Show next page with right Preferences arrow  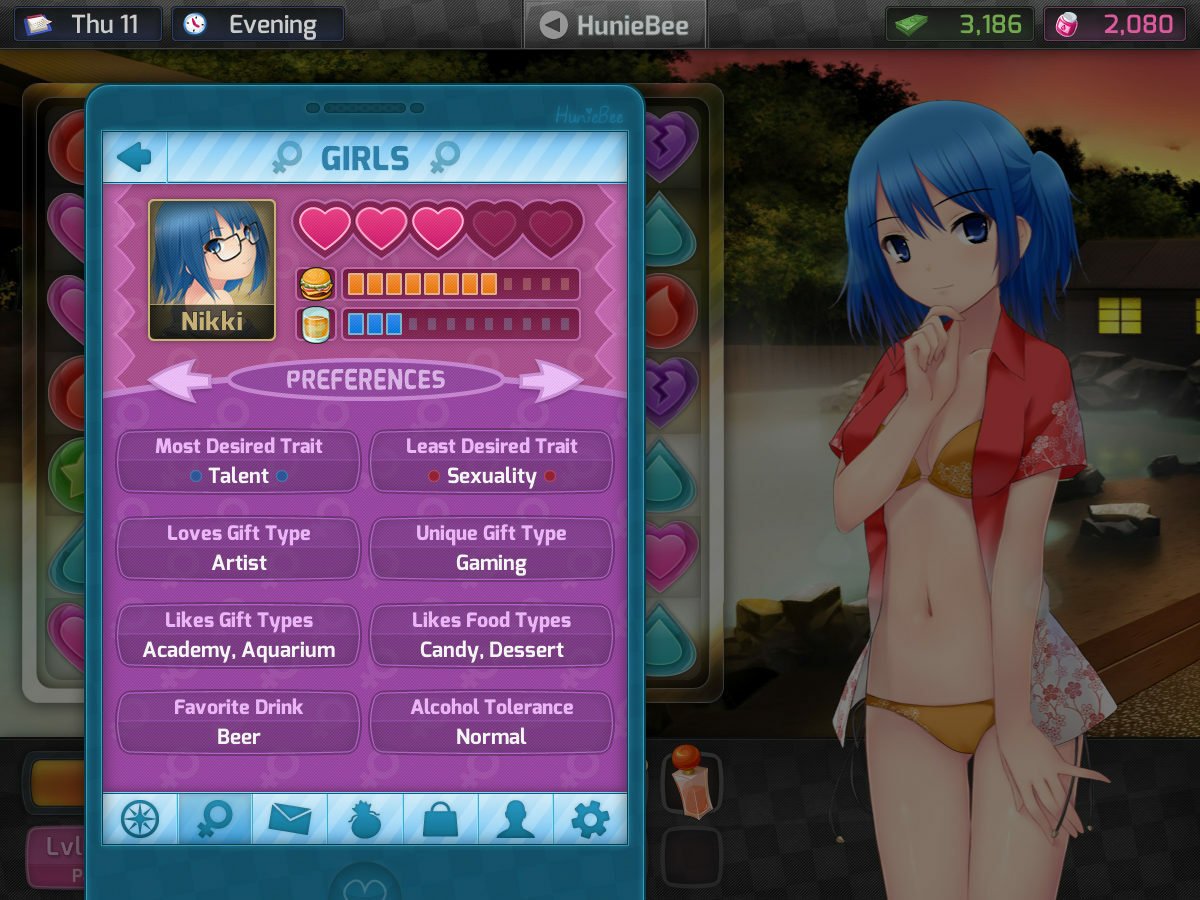pyautogui.click(x=550, y=380)
